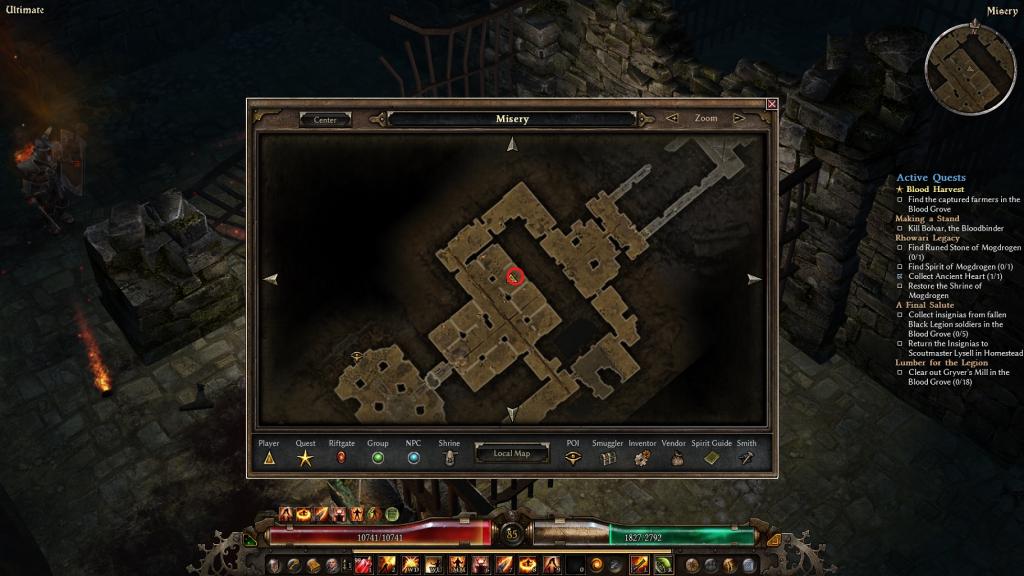
Task: Select the Smith hammer legend icon
Action: tap(746, 458)
